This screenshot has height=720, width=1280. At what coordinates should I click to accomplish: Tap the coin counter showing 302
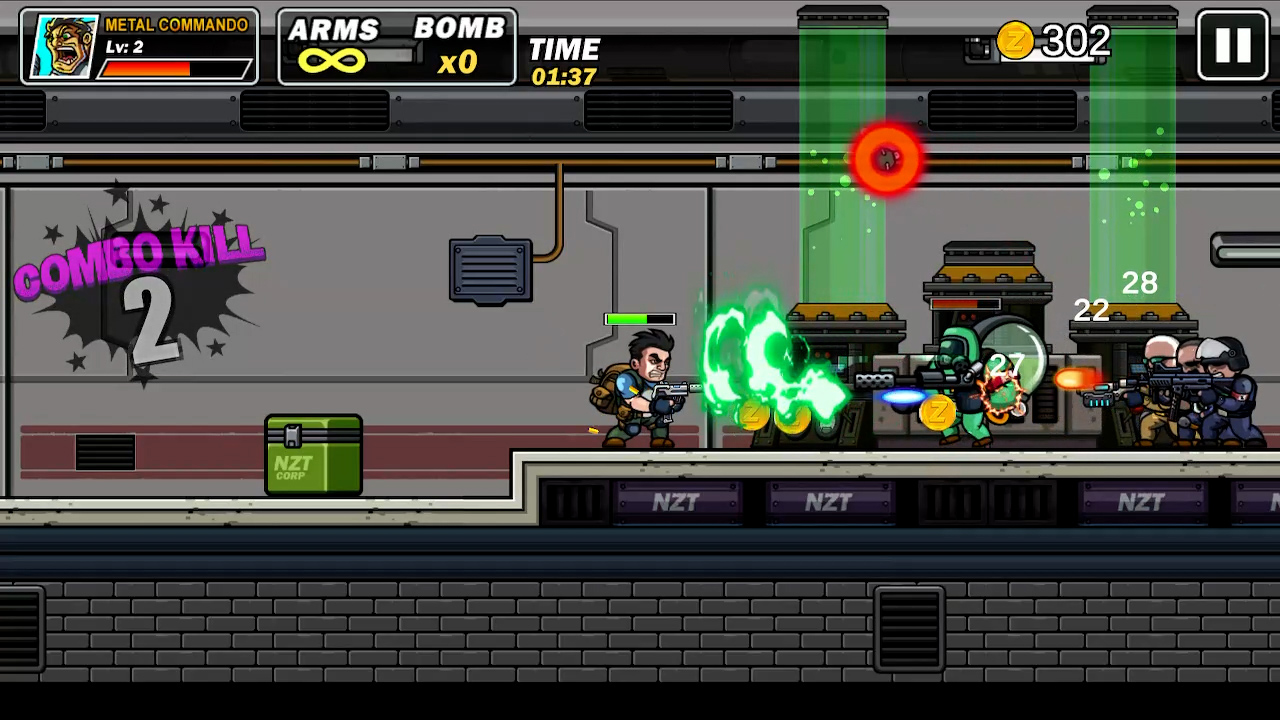click(1074, 41)
